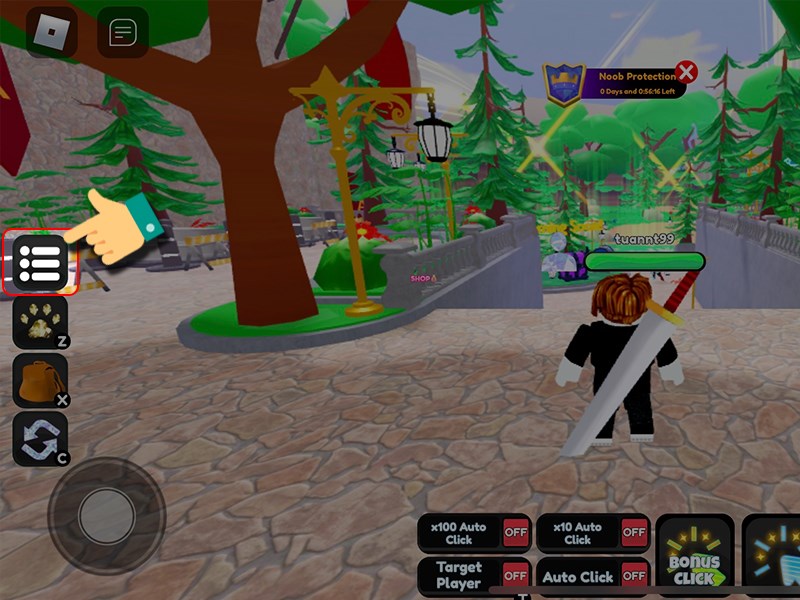Tap the virtual joystick thumbstick
Viewport: 800px width, 600px height.
coord(106,516)
